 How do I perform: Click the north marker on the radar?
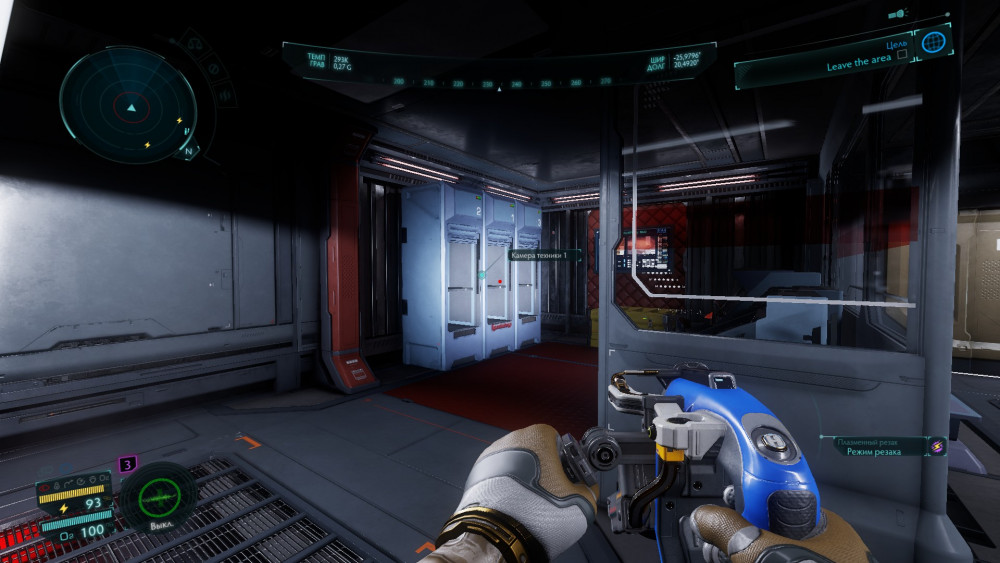(x=188, y=152)
